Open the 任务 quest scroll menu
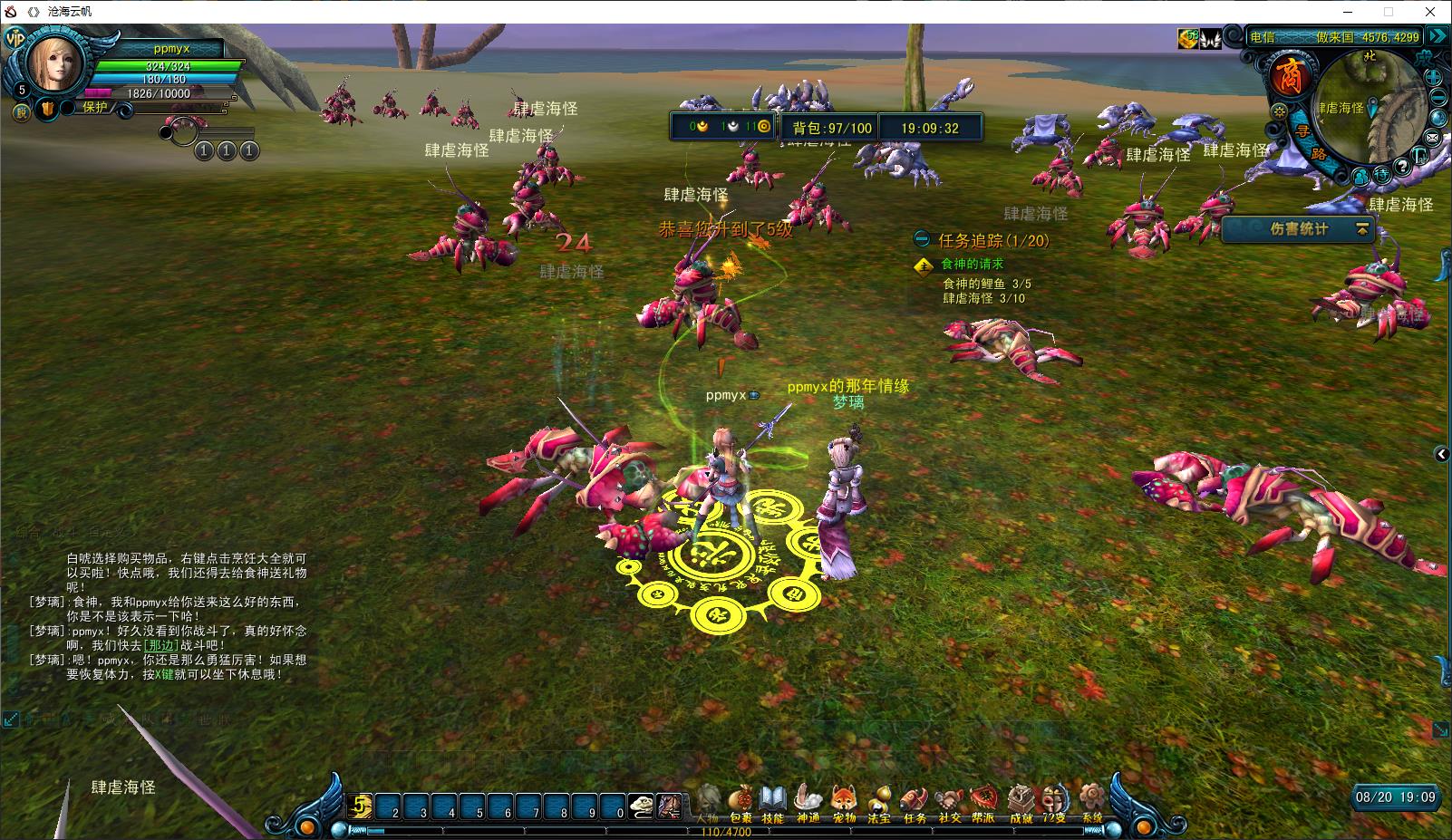 click(x=915, y=801)
